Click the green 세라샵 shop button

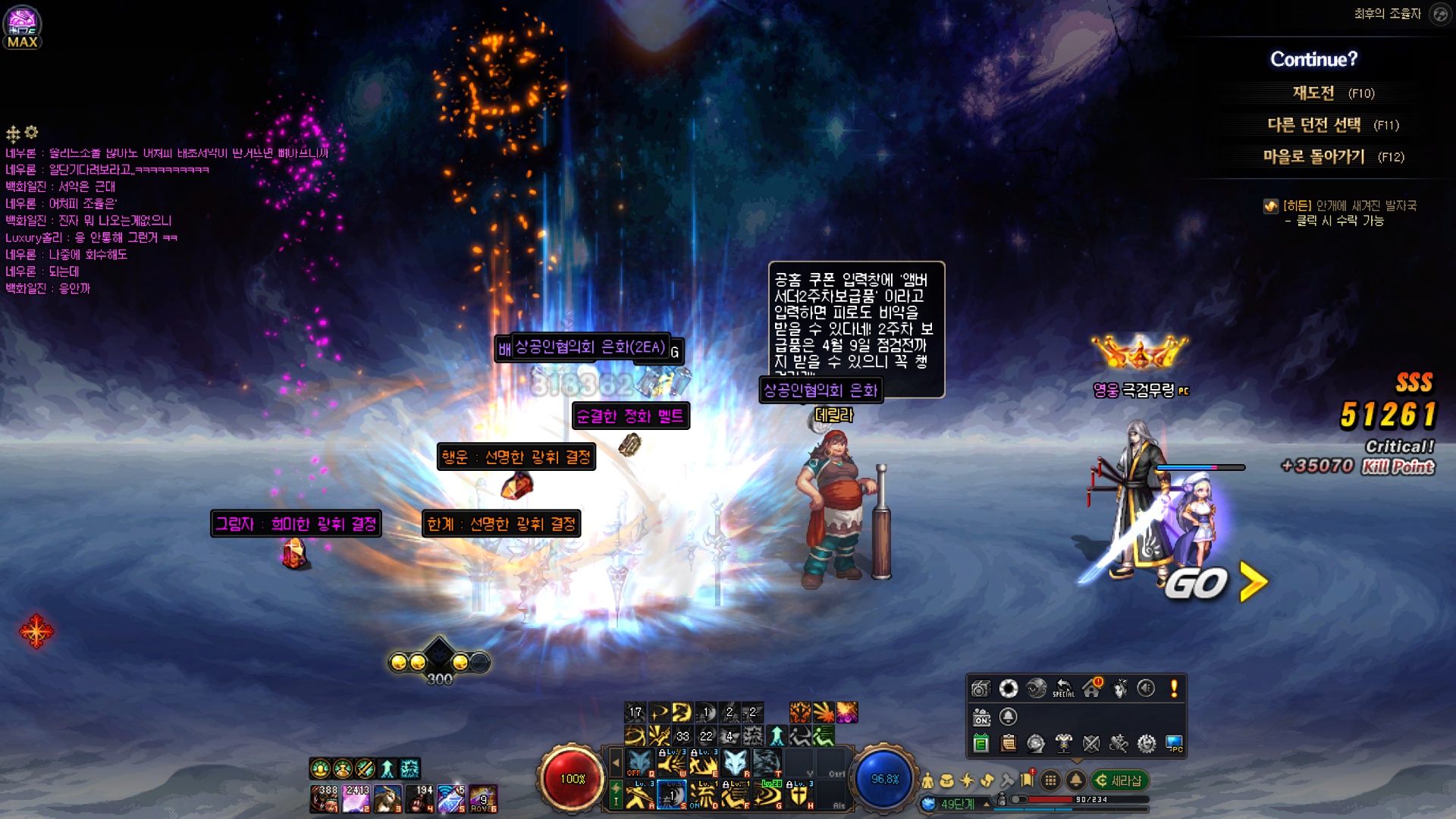(1120, 780)
